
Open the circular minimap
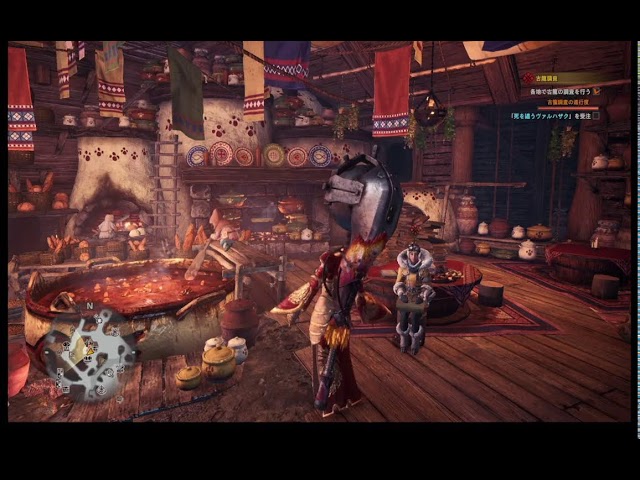coord(87,351)
